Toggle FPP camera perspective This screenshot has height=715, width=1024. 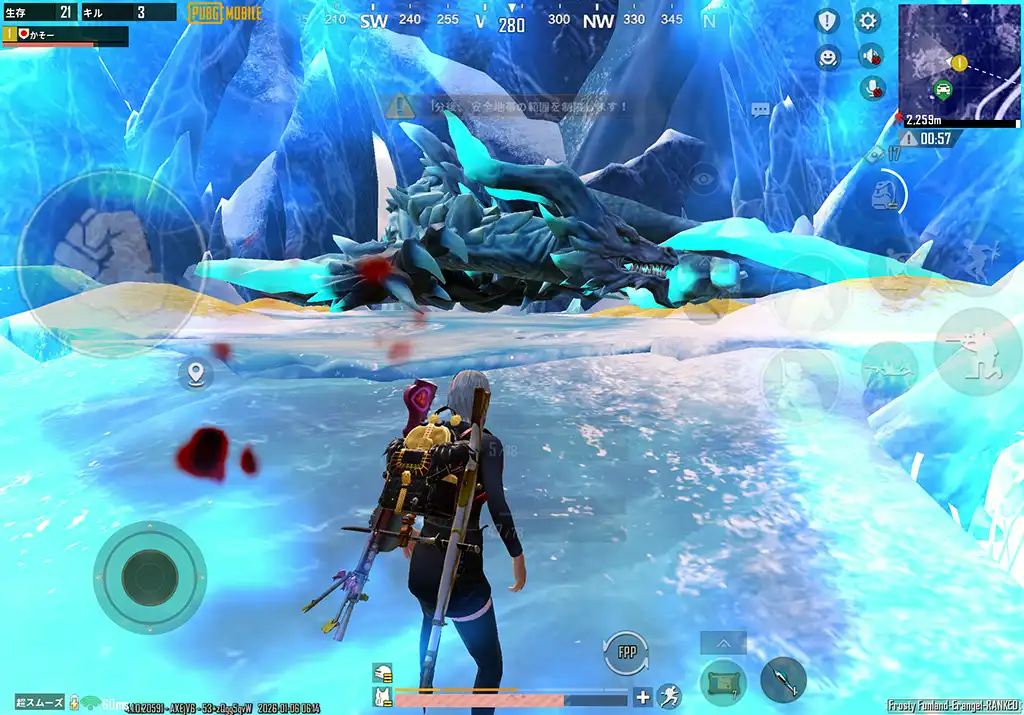626,653
